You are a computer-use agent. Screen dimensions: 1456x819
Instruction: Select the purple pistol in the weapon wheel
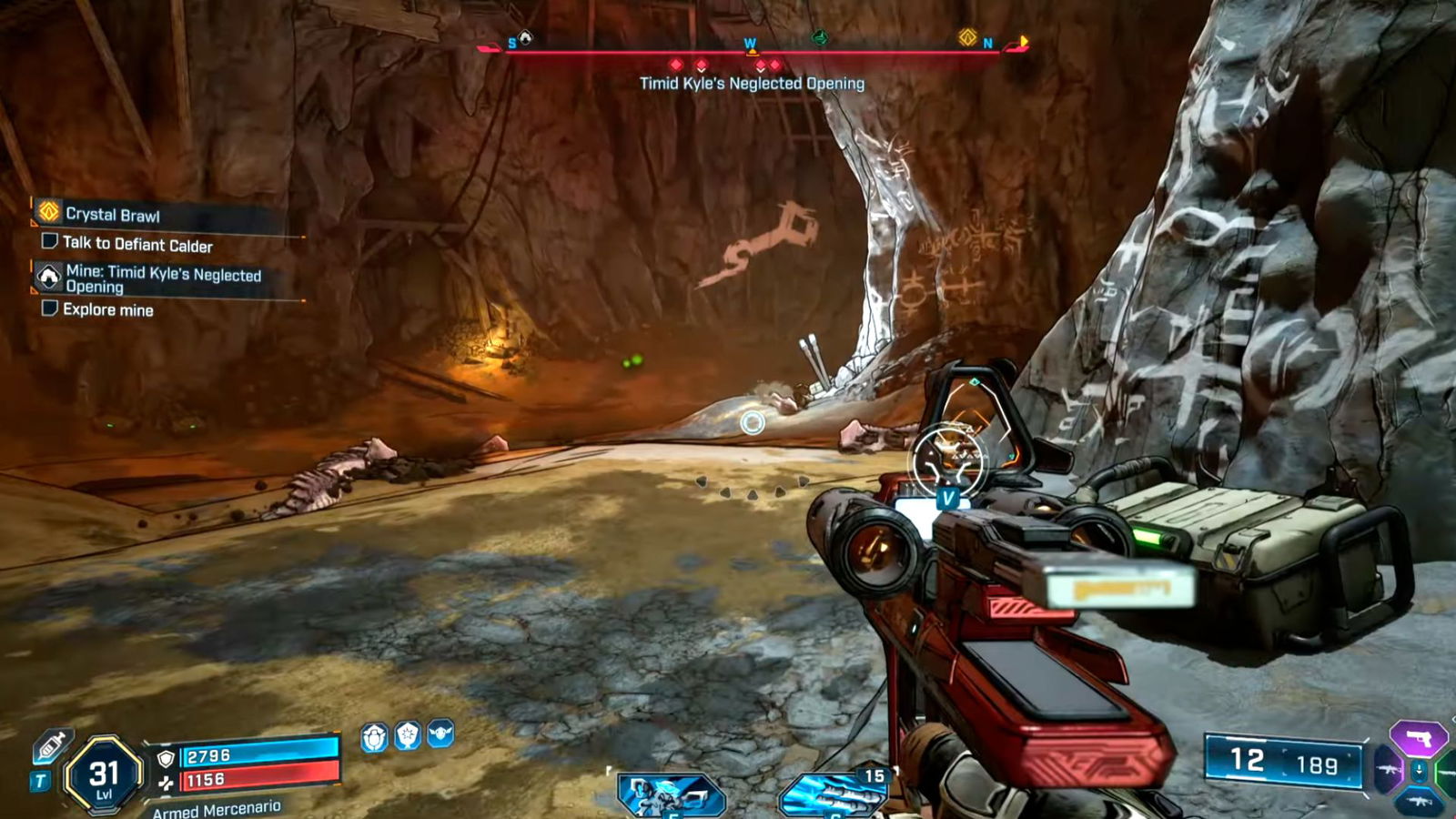(x=1419, y=738)
